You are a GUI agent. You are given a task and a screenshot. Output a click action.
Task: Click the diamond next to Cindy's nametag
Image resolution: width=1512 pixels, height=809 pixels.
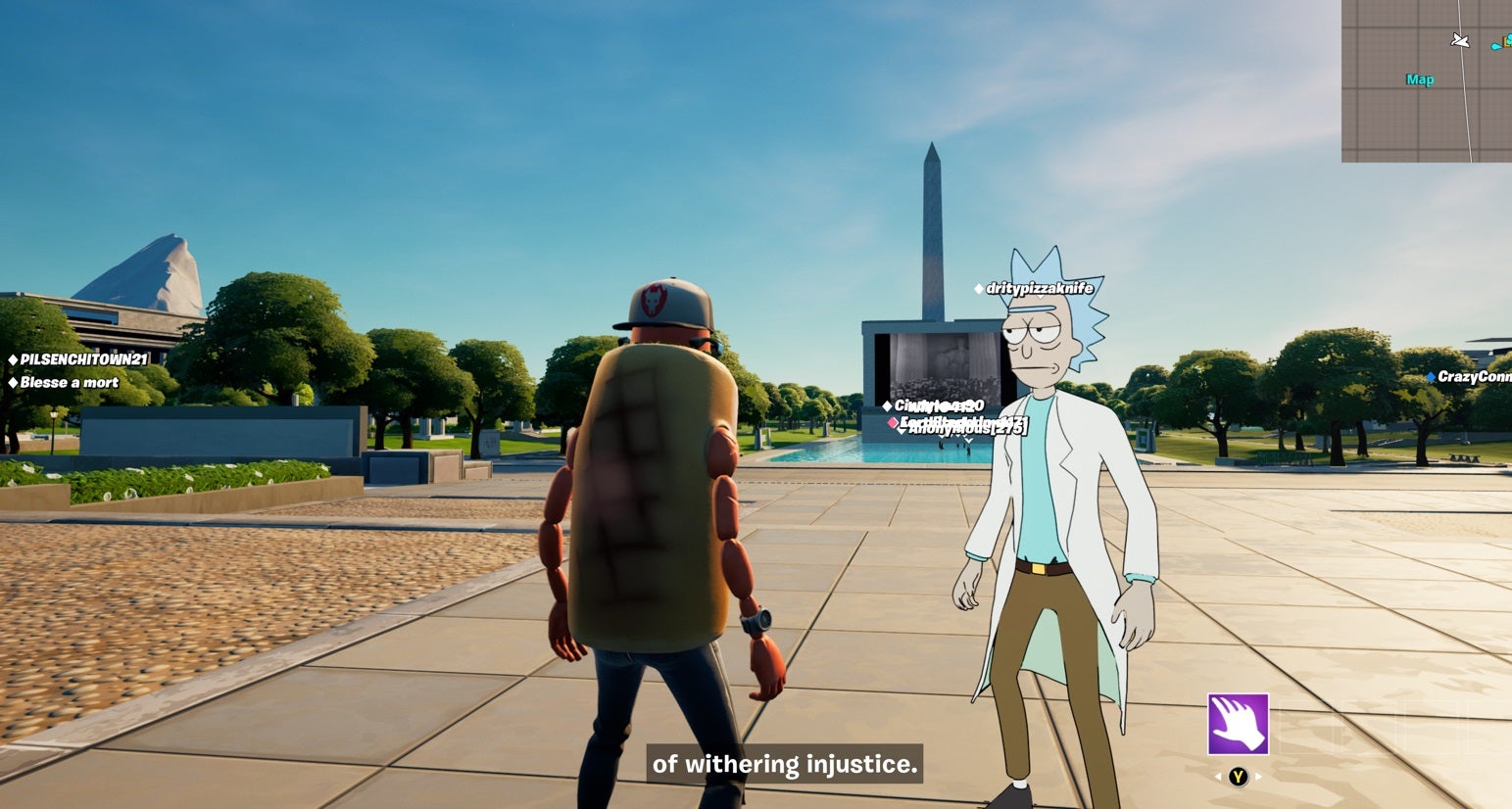point(887,404)
